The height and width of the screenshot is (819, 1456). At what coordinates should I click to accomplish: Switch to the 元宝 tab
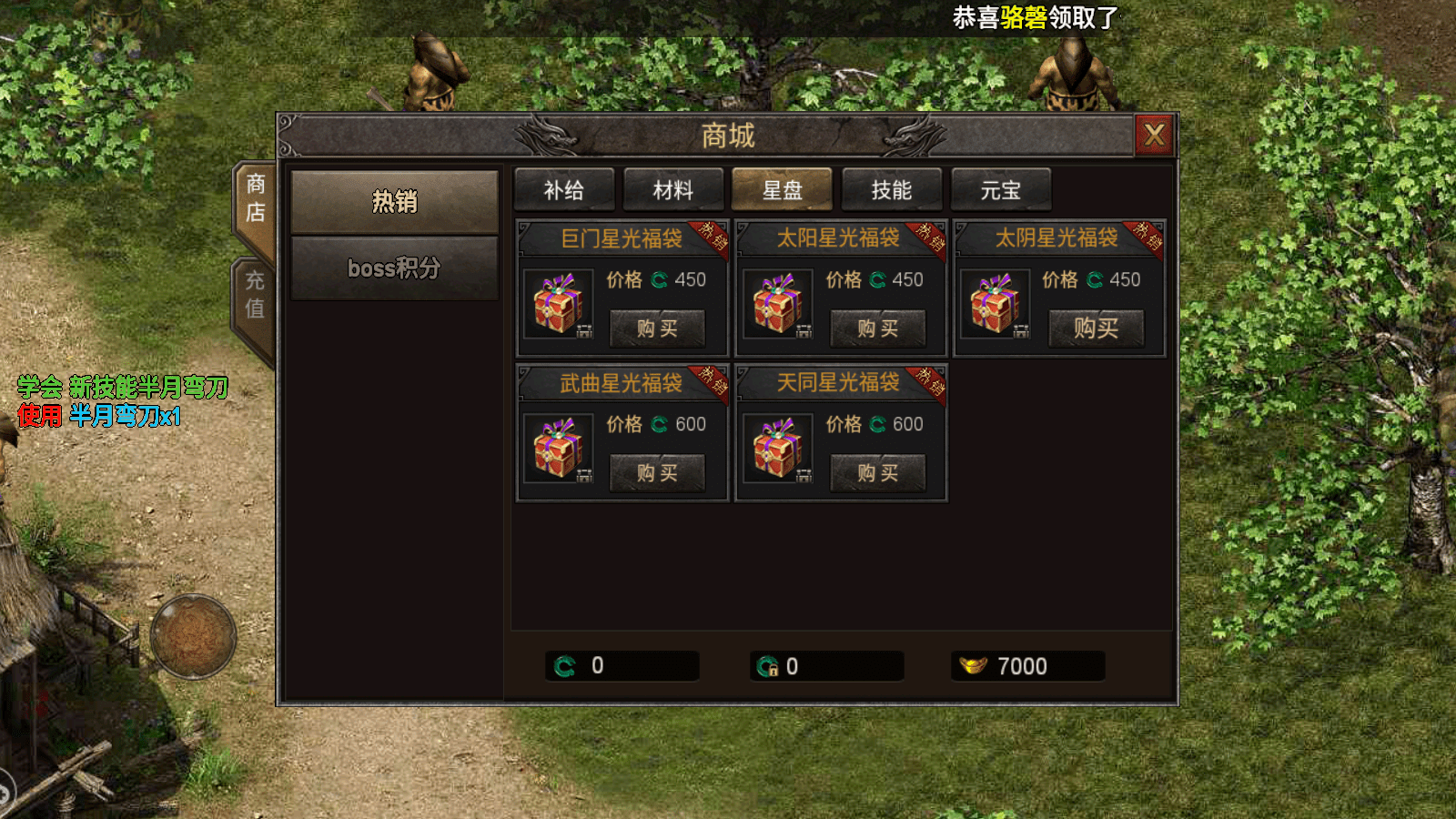click(x=1001, y=190)
